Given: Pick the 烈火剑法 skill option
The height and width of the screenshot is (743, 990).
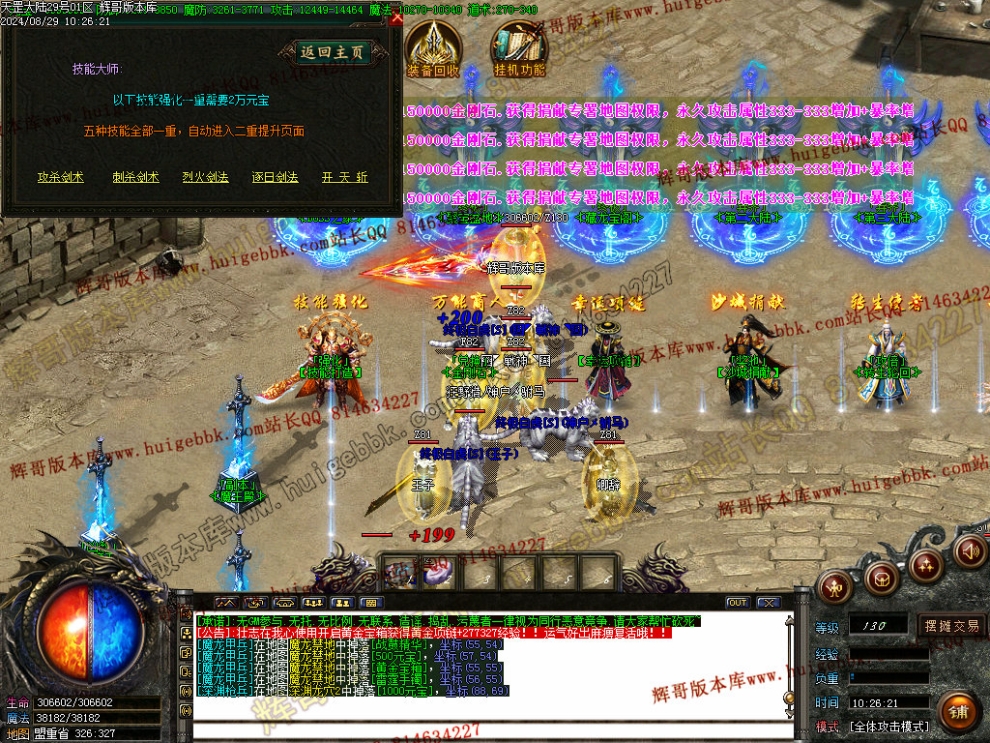Looking at the screenshot, I should tap(205, 177).
